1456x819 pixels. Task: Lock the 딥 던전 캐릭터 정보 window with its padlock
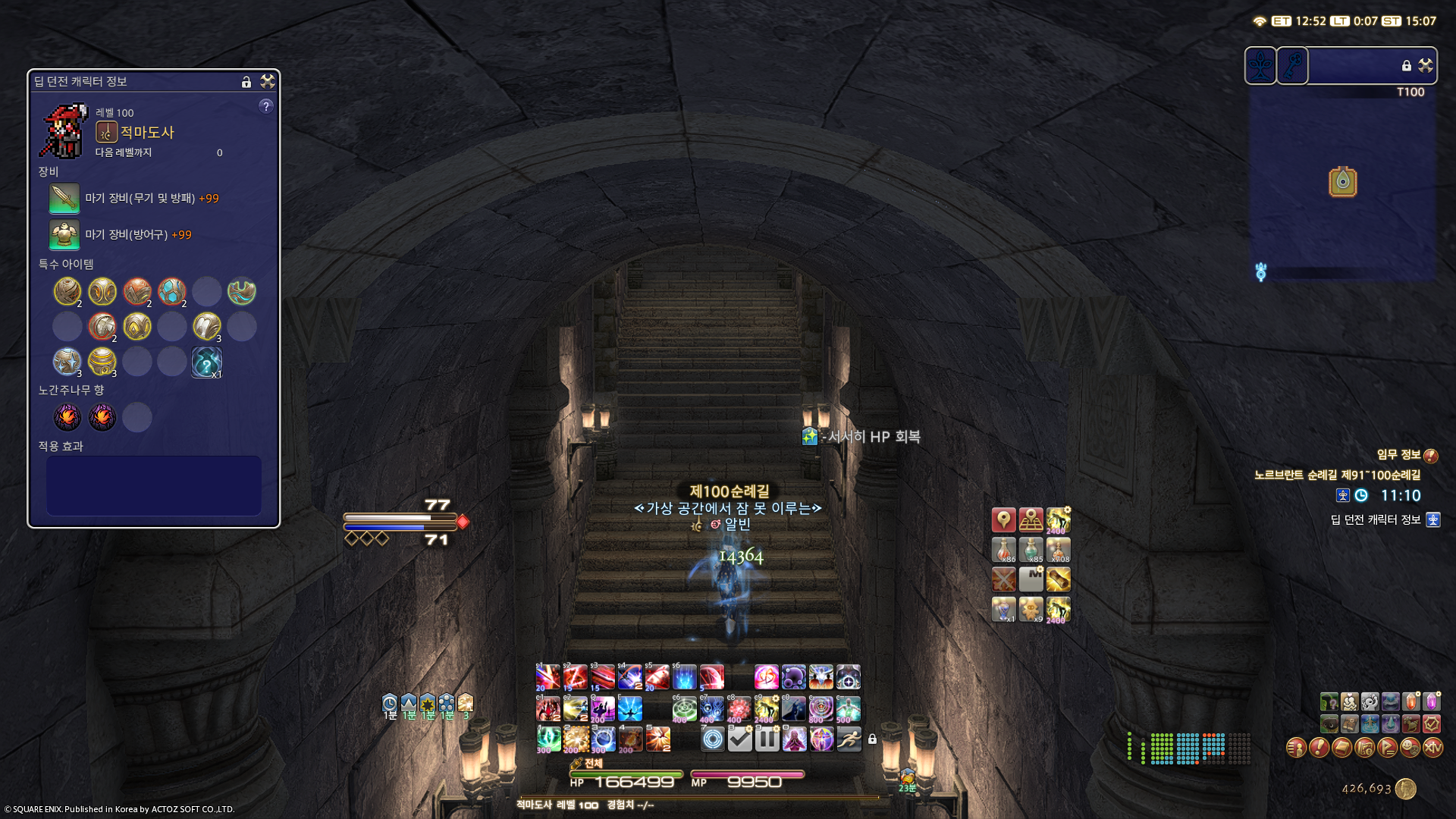(246, 82)
